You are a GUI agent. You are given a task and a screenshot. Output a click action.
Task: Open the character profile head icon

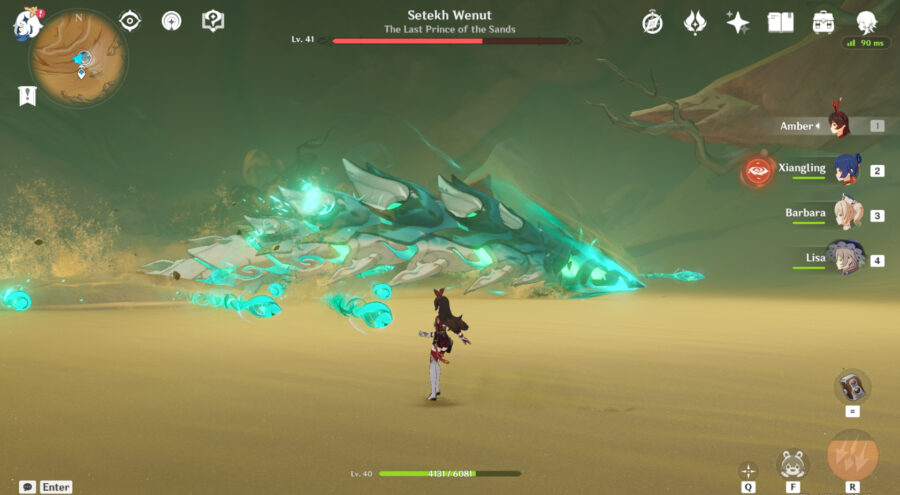867,22
